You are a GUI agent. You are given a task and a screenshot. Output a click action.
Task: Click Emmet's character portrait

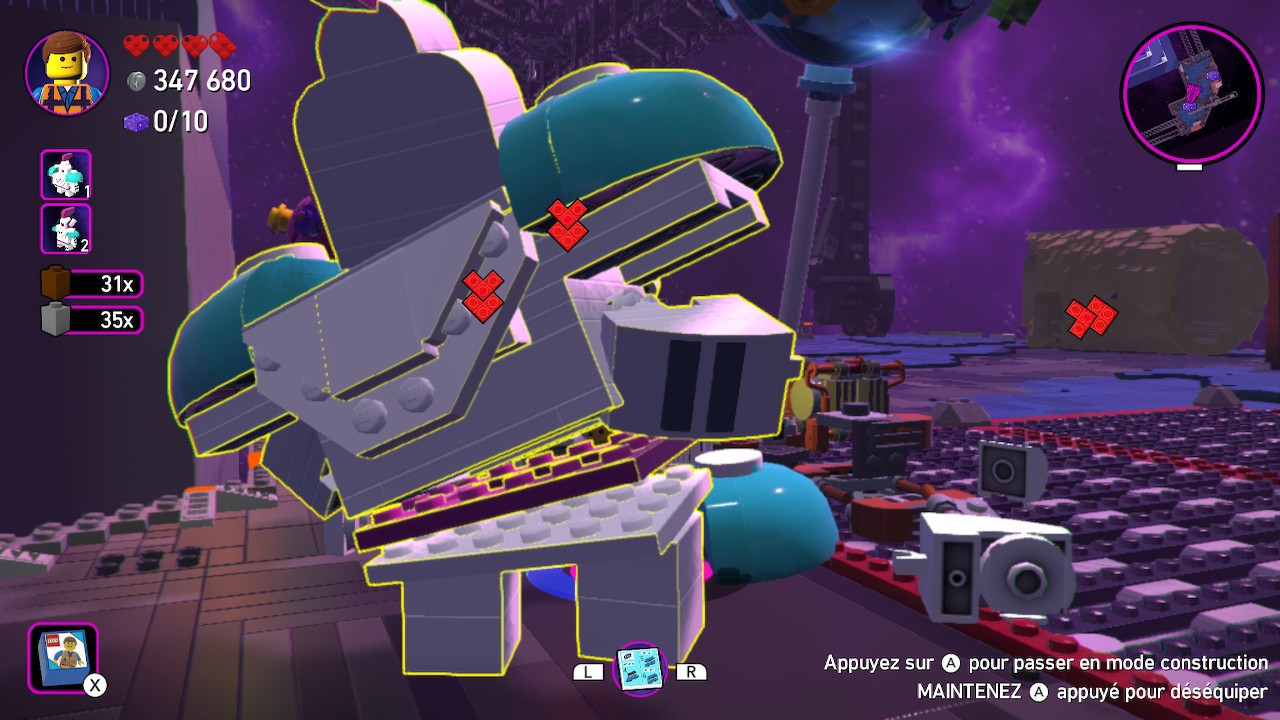(x=67, y=72)
